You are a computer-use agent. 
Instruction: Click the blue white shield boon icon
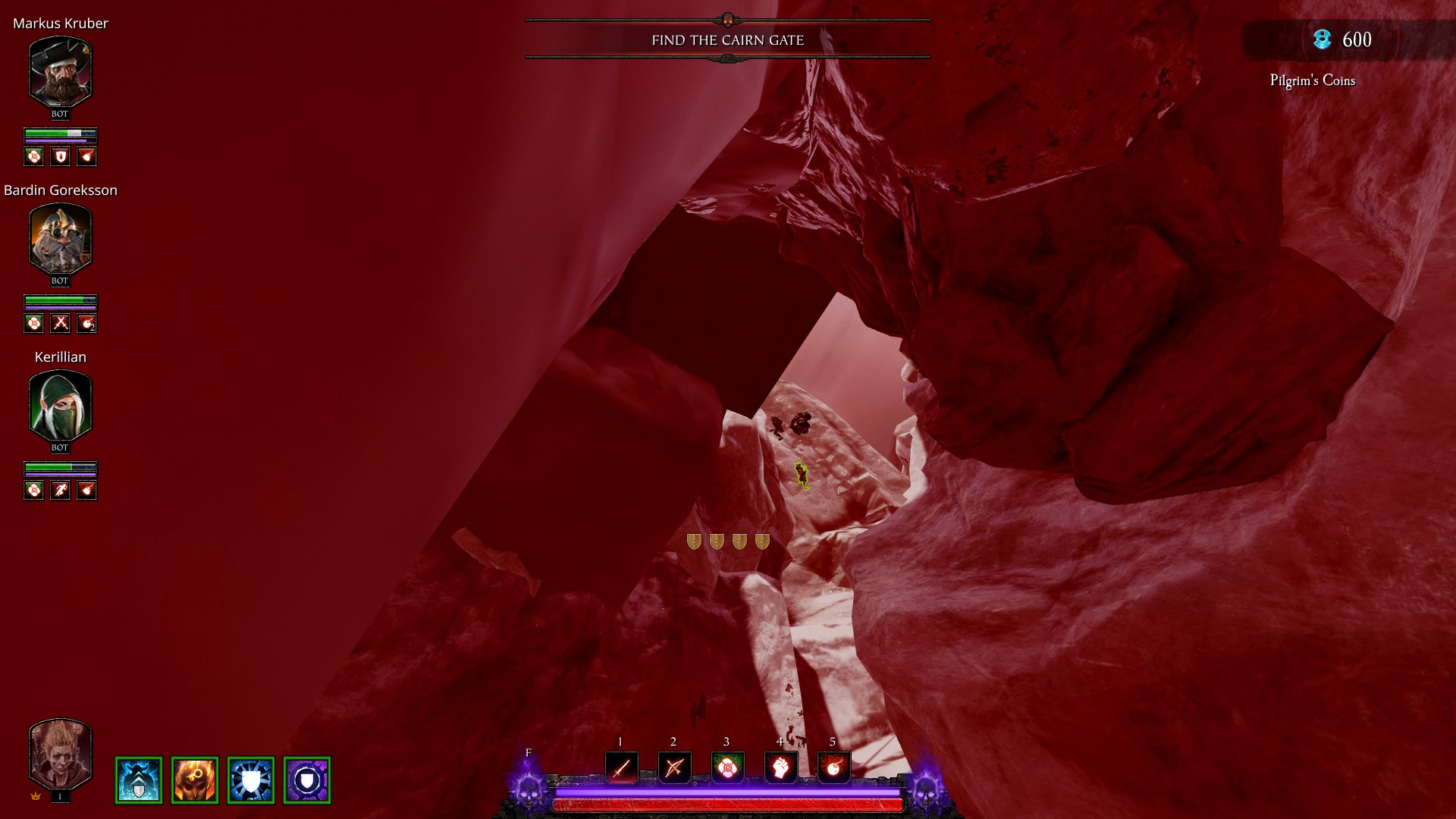pos(251,780)
